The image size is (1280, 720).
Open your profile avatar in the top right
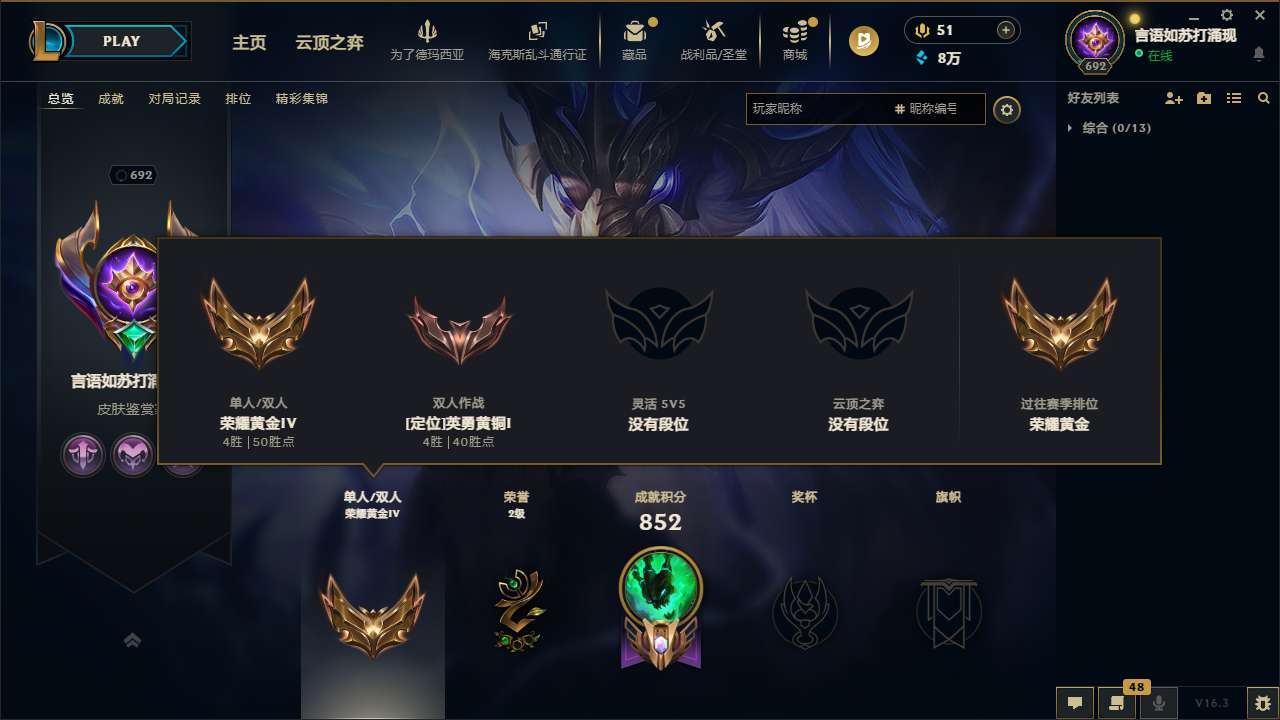[1094, 40]
